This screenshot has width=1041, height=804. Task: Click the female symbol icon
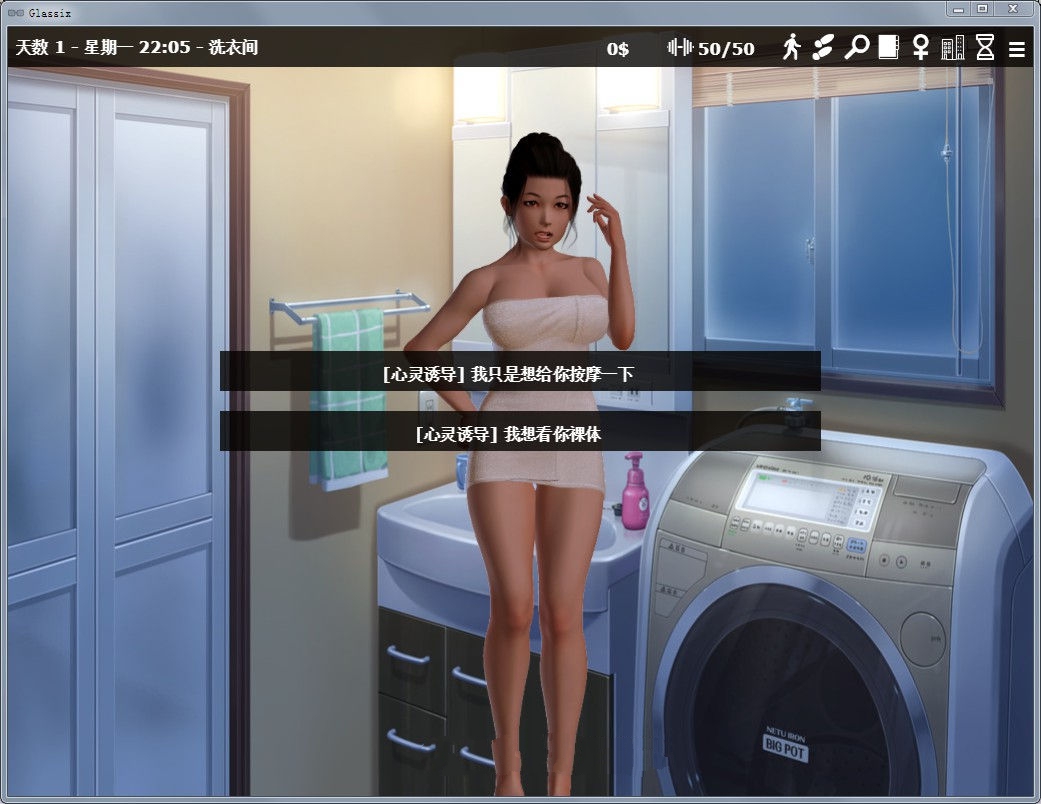[920, 47]
